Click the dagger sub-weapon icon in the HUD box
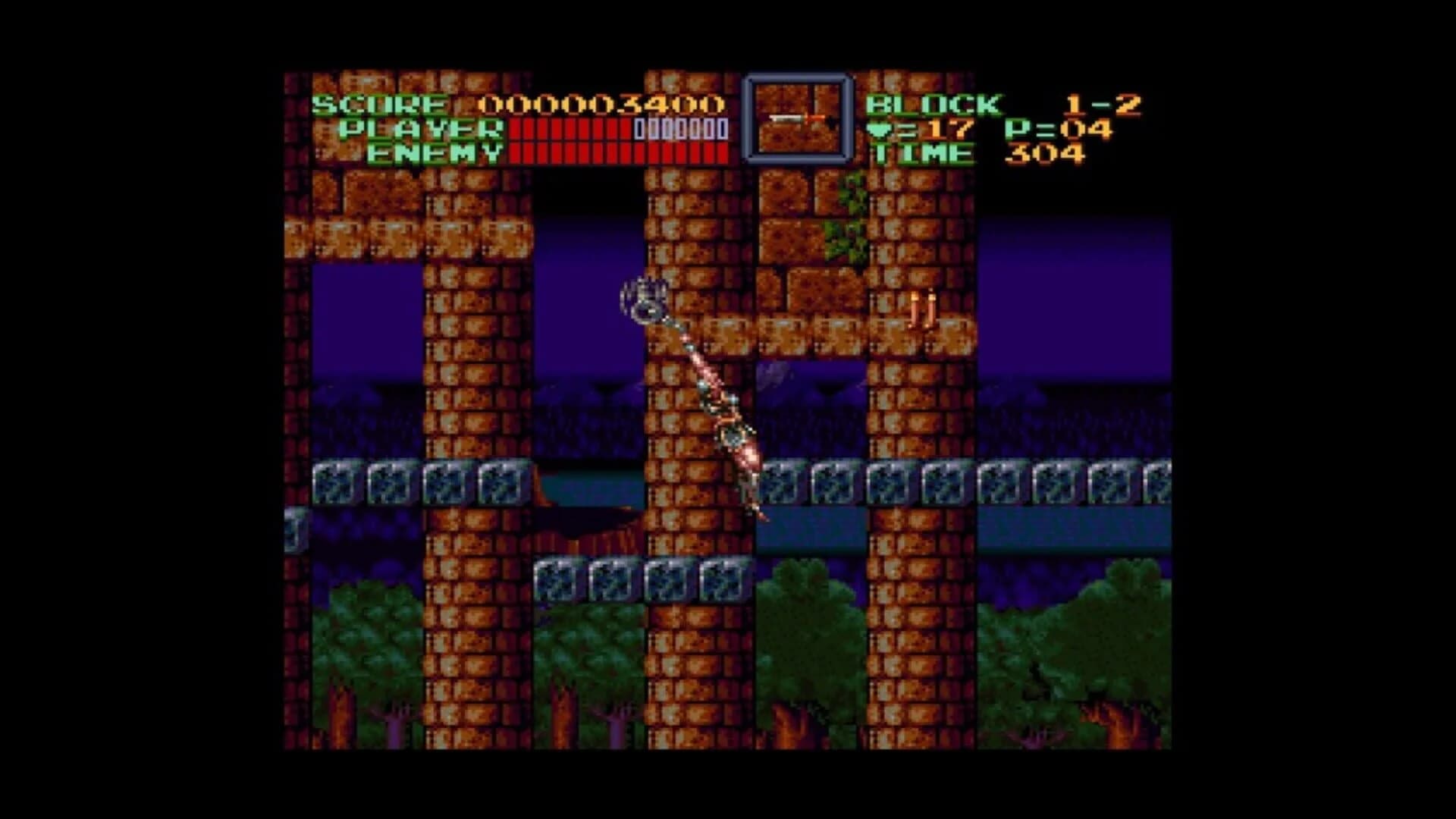 coord(794,118)
